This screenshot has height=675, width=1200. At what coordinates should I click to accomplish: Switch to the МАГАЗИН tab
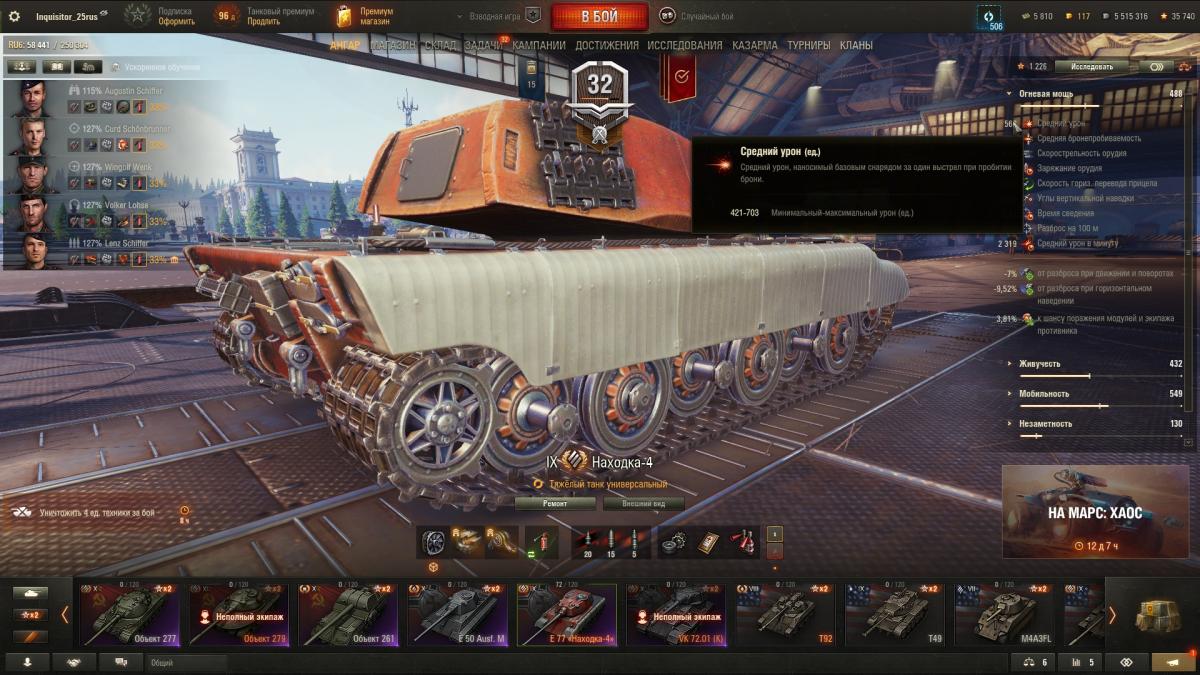click(x=393, y=45)
